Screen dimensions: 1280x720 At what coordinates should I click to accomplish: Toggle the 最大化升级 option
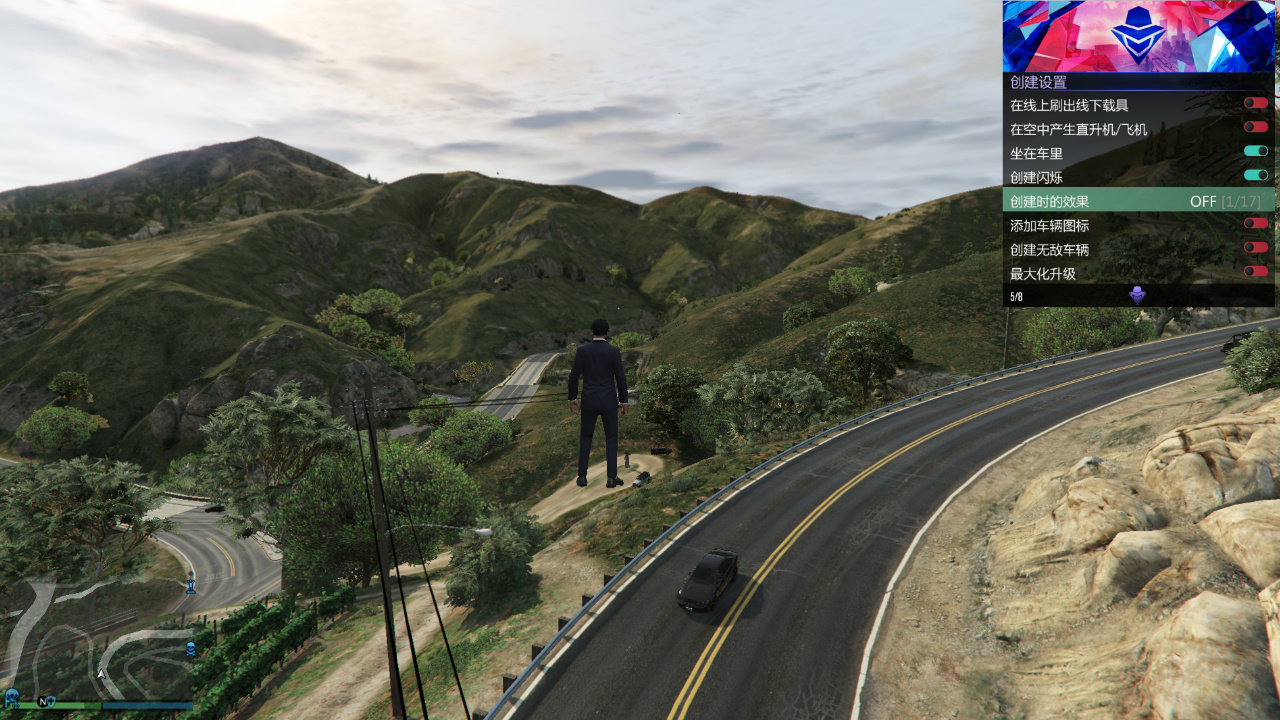pos(1255,271)
